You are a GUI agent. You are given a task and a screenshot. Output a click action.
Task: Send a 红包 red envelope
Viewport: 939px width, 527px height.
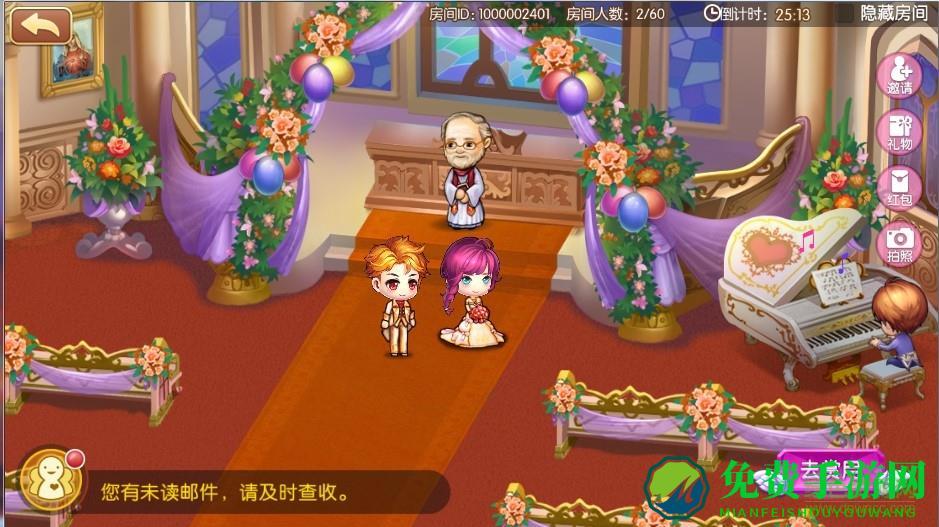point(898,188)
